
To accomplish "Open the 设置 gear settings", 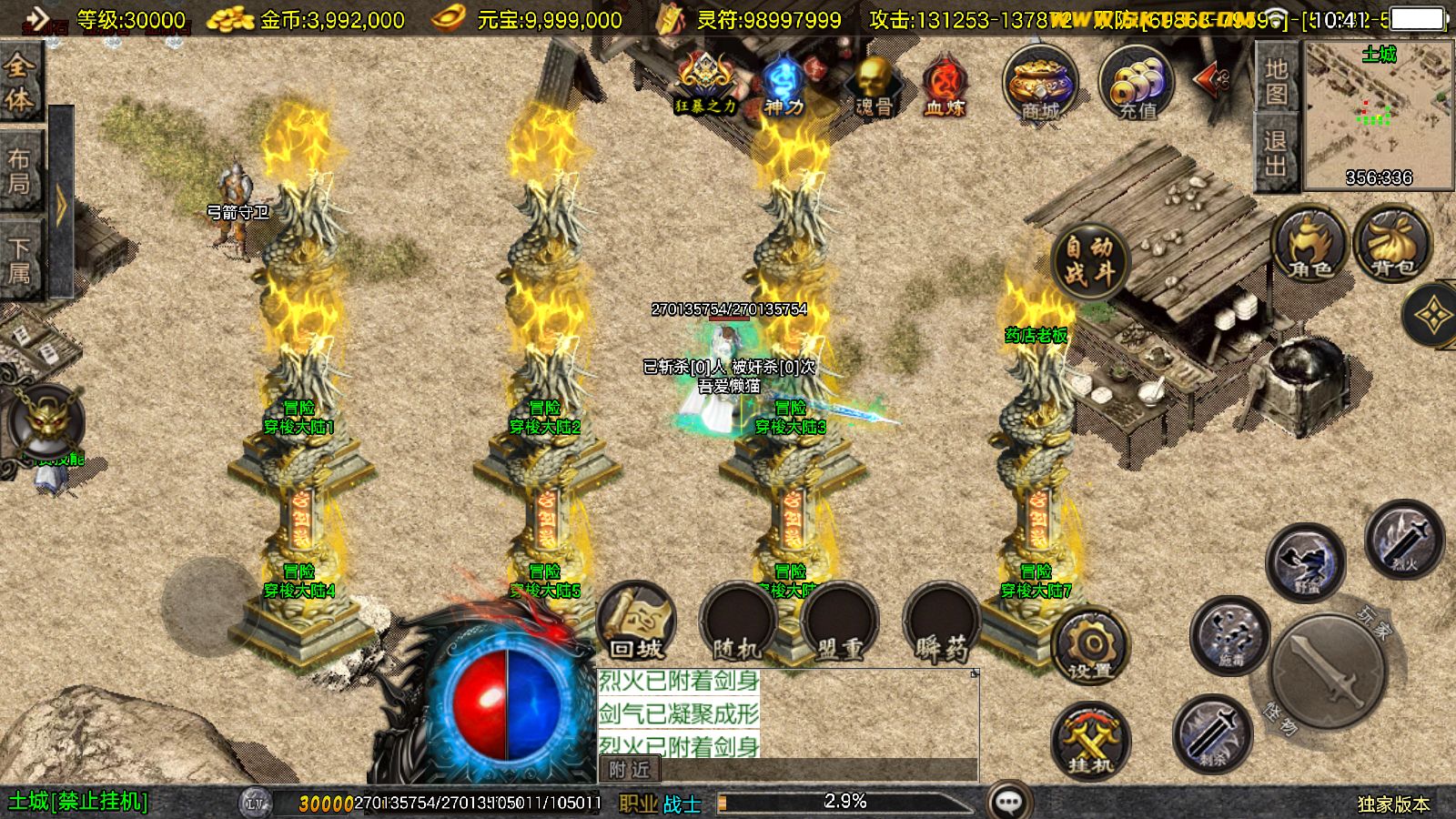I will [1090, 648].
